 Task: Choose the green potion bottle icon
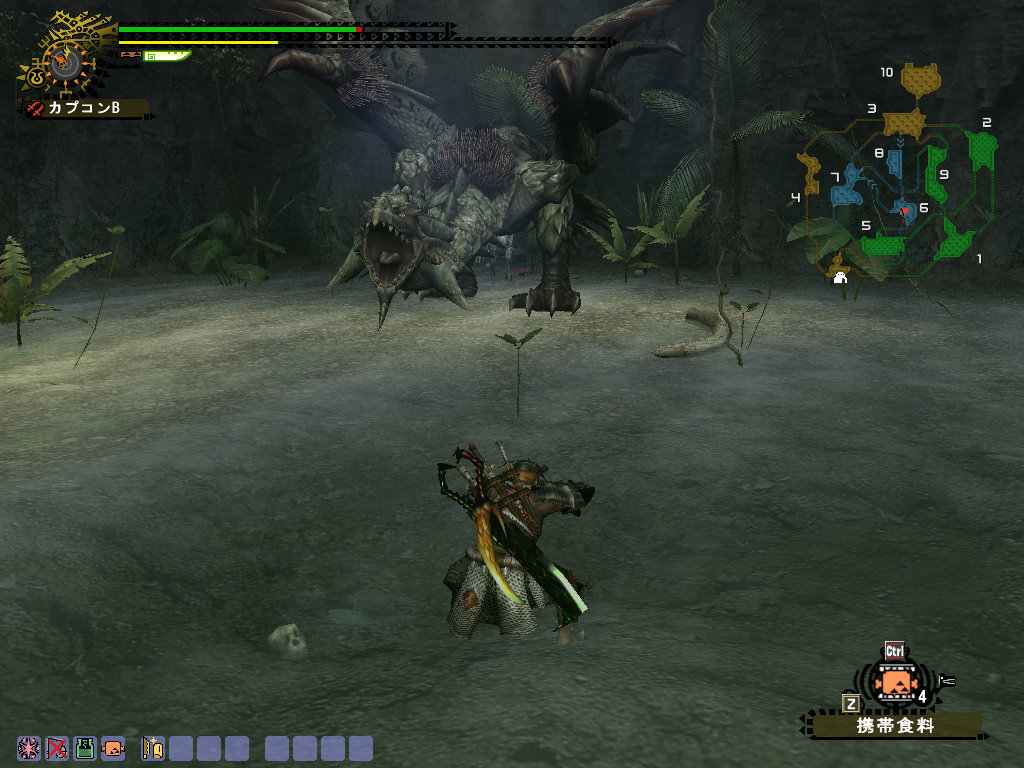tap(85, 748)
